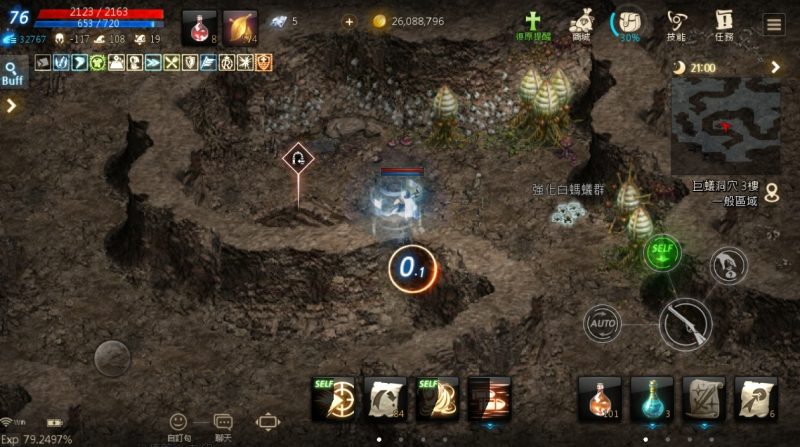Expand the arrow beside the 21:00 clock
The width and height of the screenshot is (800, 447).
pos(775,67)
